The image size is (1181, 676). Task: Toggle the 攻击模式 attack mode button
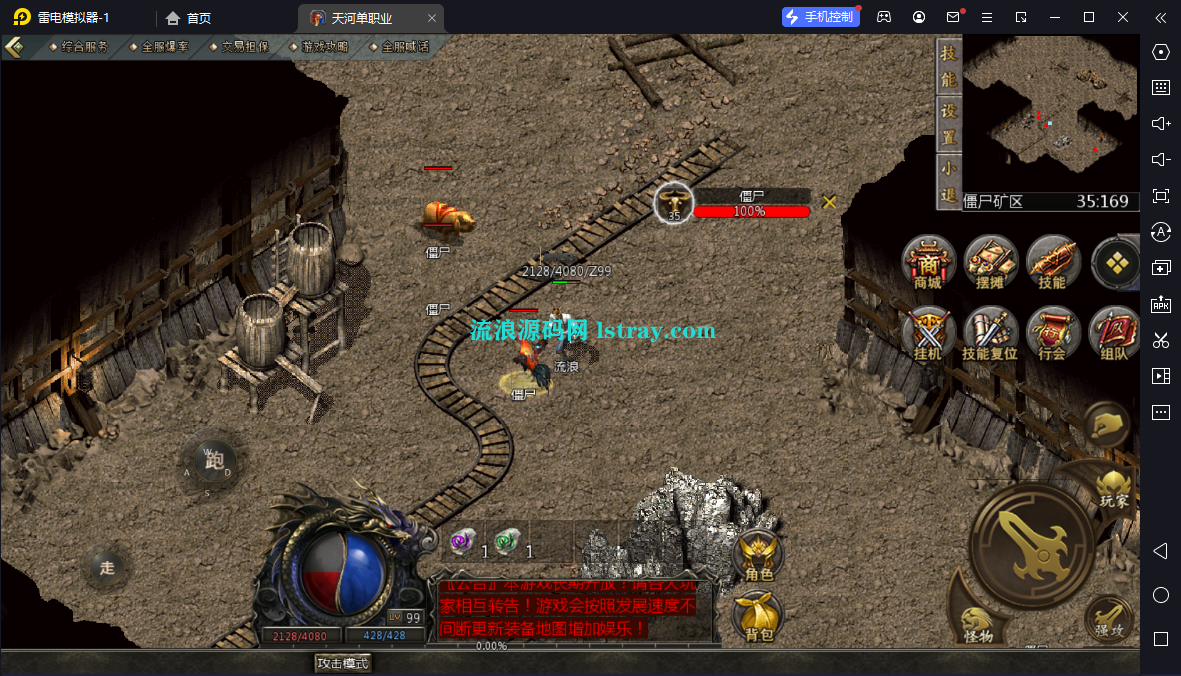(343, 663)
